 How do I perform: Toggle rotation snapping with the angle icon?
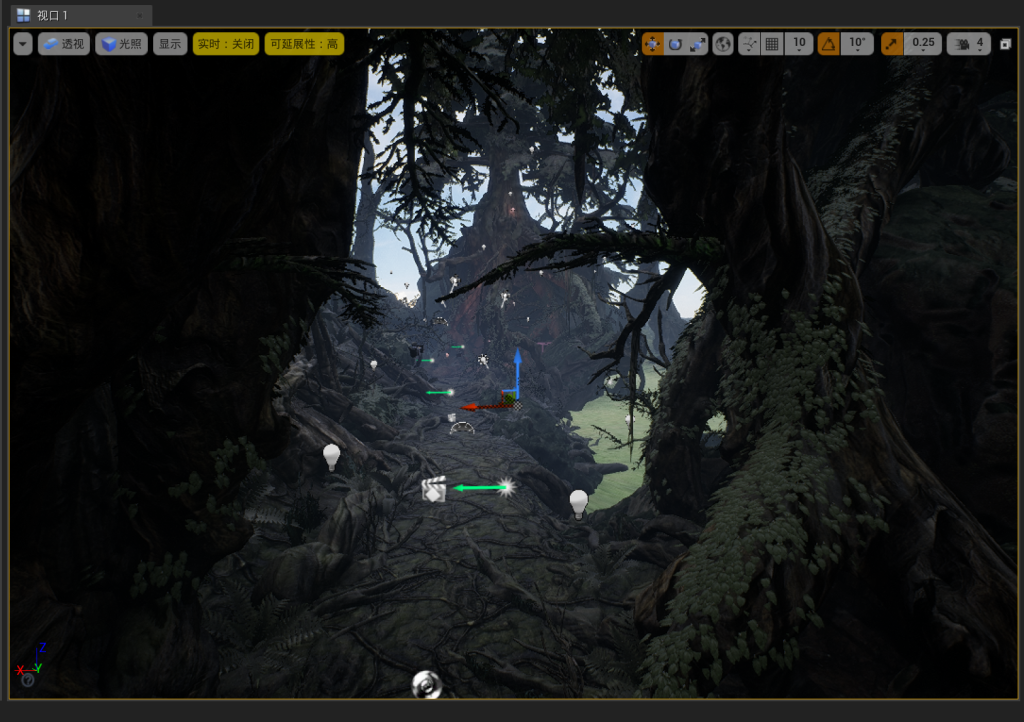[x=829, y=44]
